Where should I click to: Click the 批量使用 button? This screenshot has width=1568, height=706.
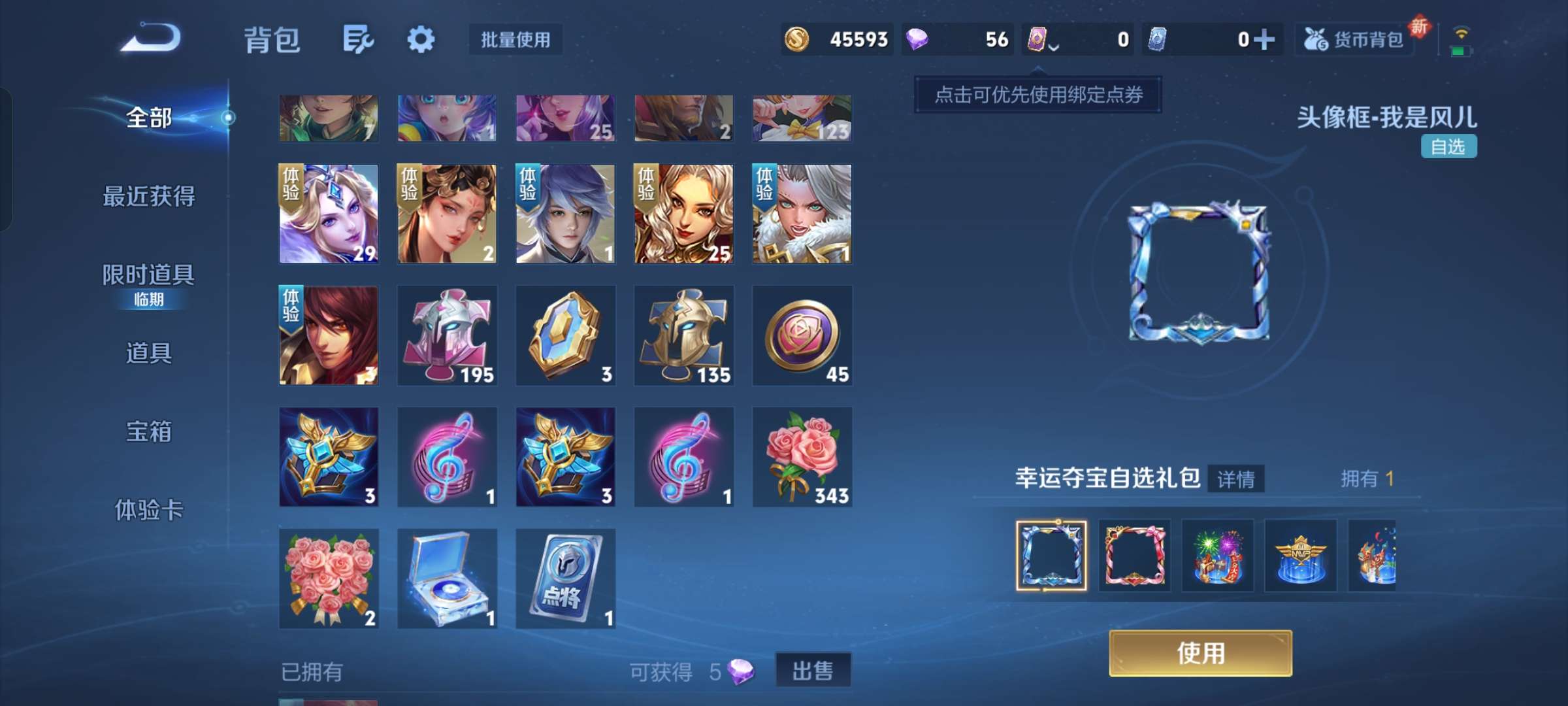(515, 40)
